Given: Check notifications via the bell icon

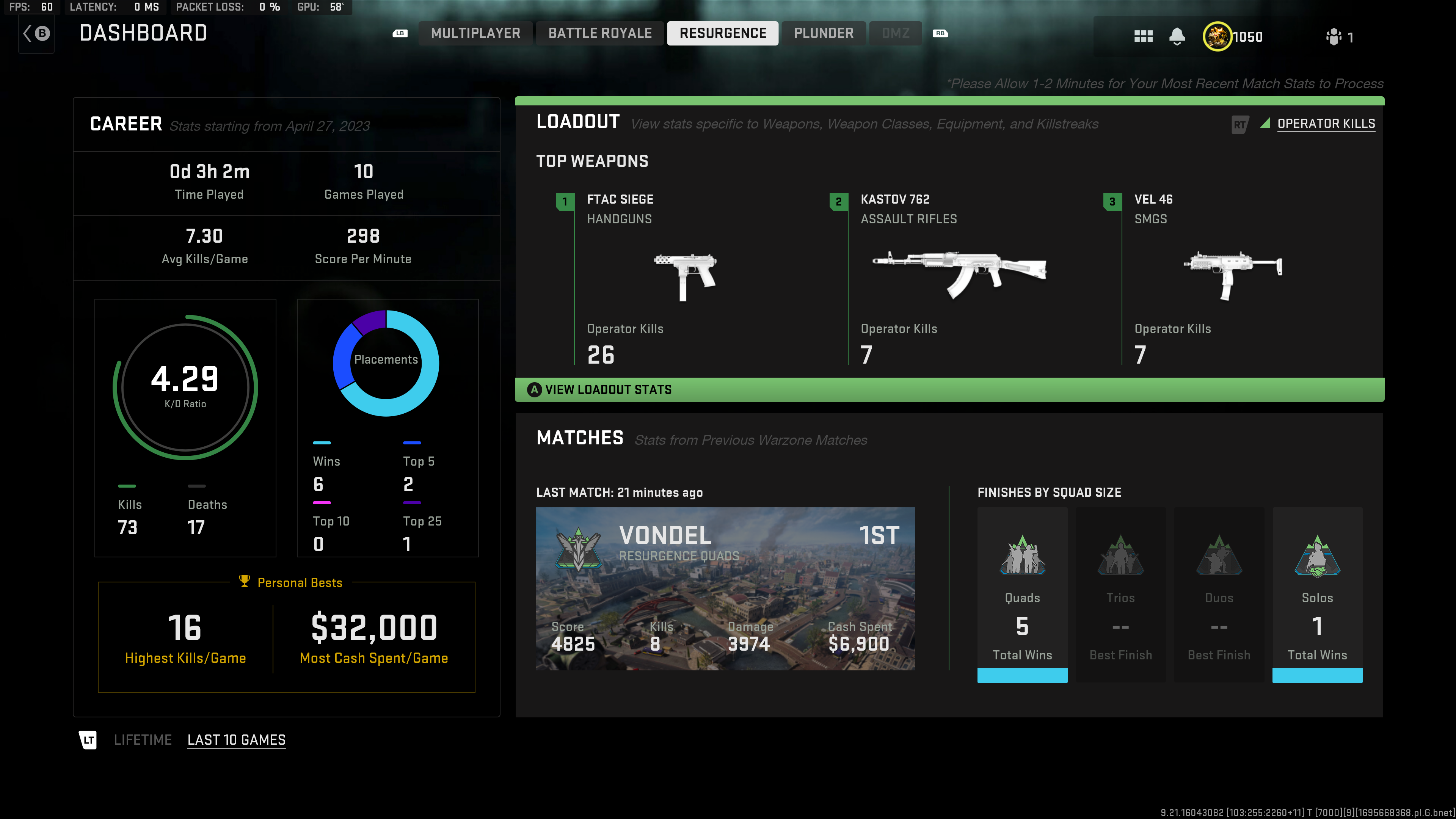Looking at the screenshot, I should coord(1177,37).
